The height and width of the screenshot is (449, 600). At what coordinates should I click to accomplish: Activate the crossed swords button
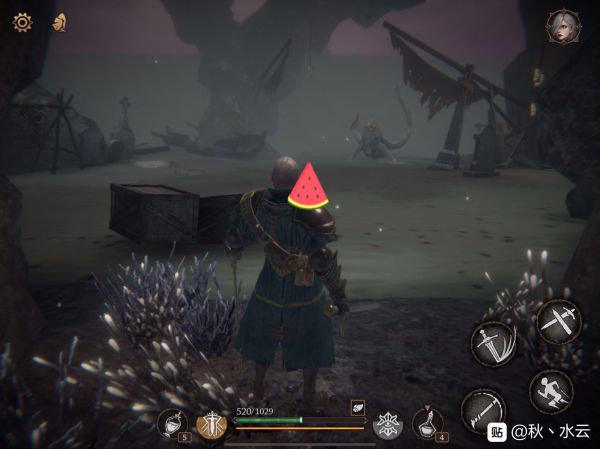(557, 321)
